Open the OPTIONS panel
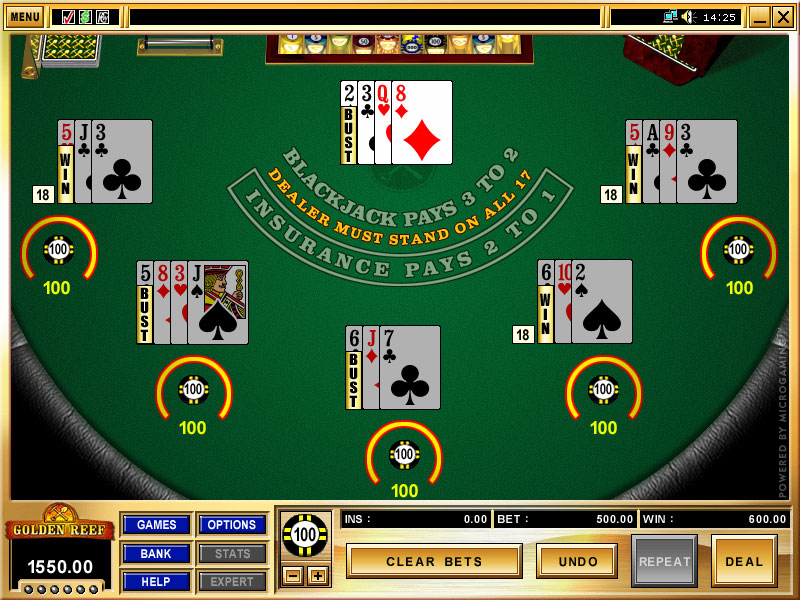Image resolution: width=800 pixels, height=600 pixels. pos(232,525)
